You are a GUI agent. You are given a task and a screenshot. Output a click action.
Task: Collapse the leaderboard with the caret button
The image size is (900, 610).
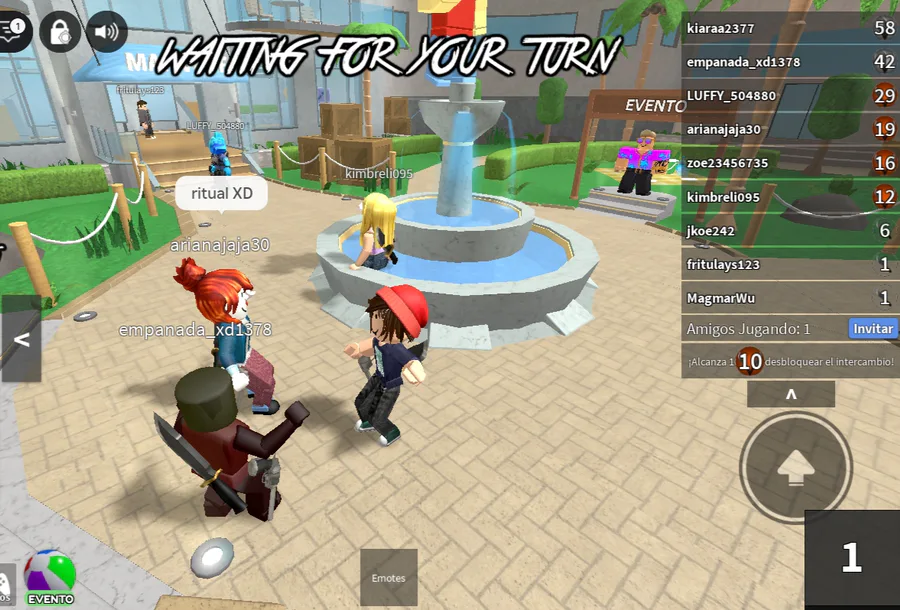(x=791, y=395)
